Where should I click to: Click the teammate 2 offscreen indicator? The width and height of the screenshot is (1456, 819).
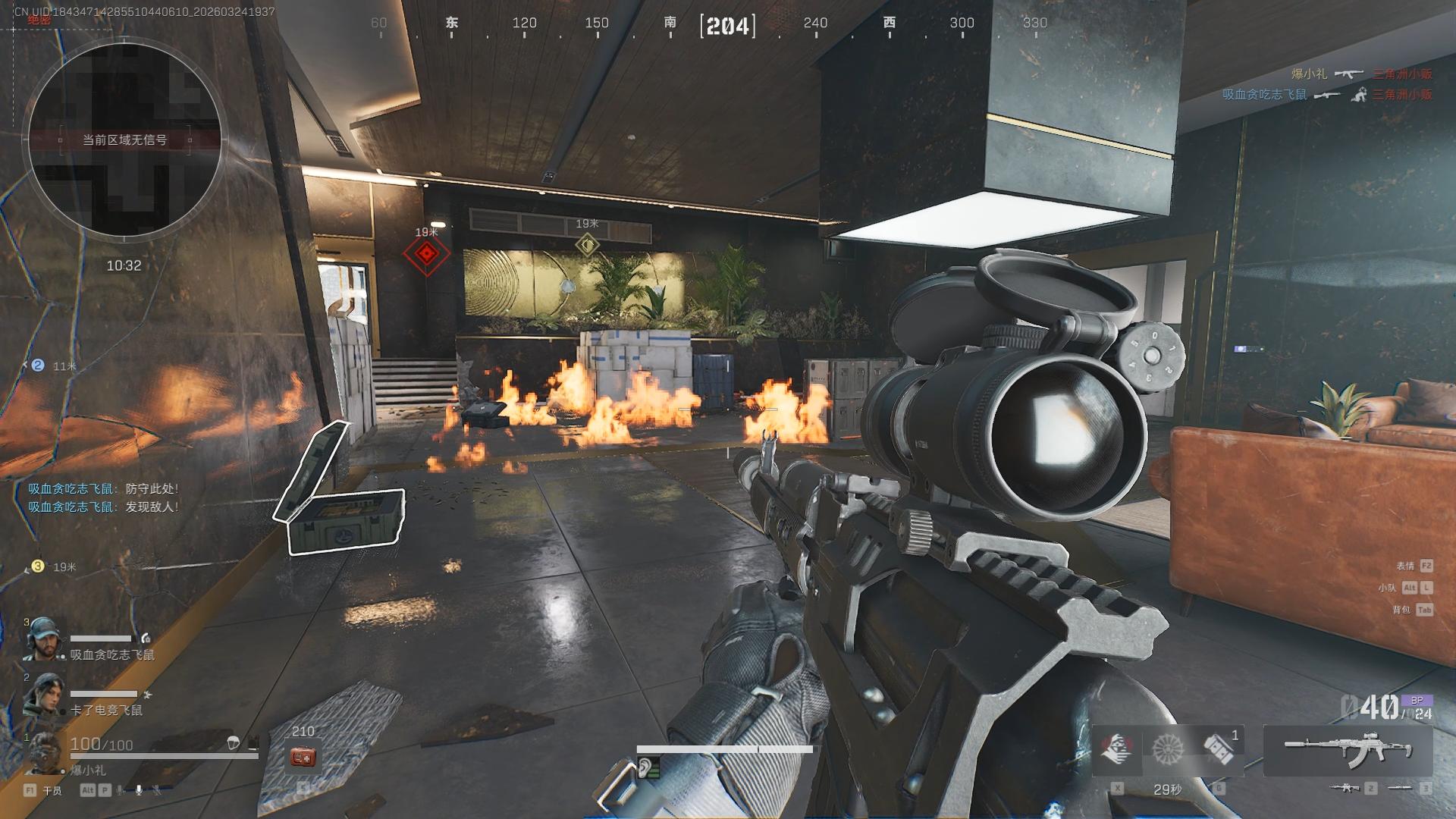37,366
